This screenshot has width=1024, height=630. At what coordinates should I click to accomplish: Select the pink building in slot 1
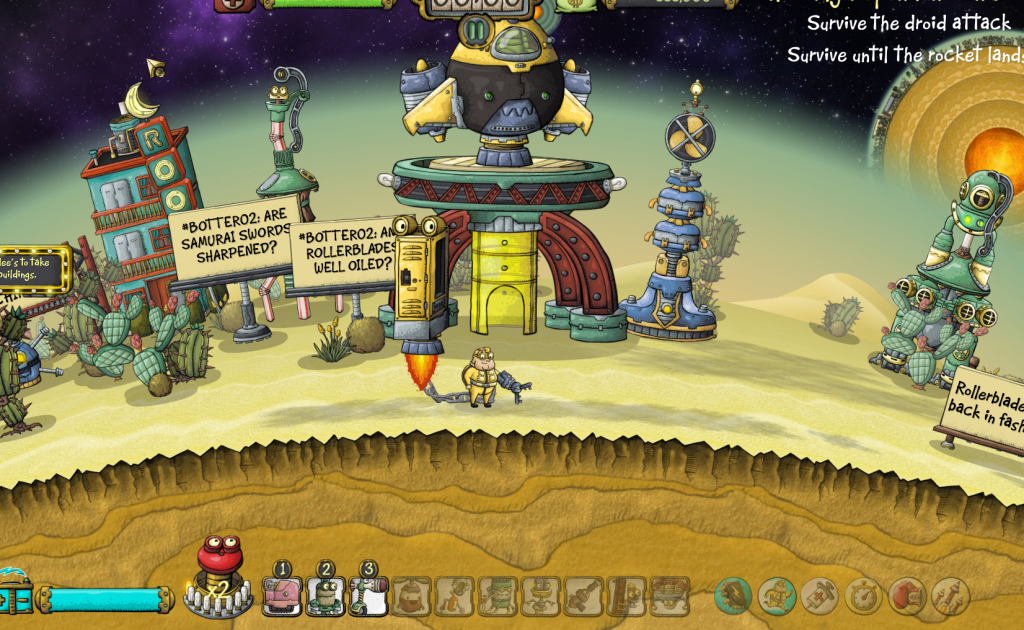[282, 596]
